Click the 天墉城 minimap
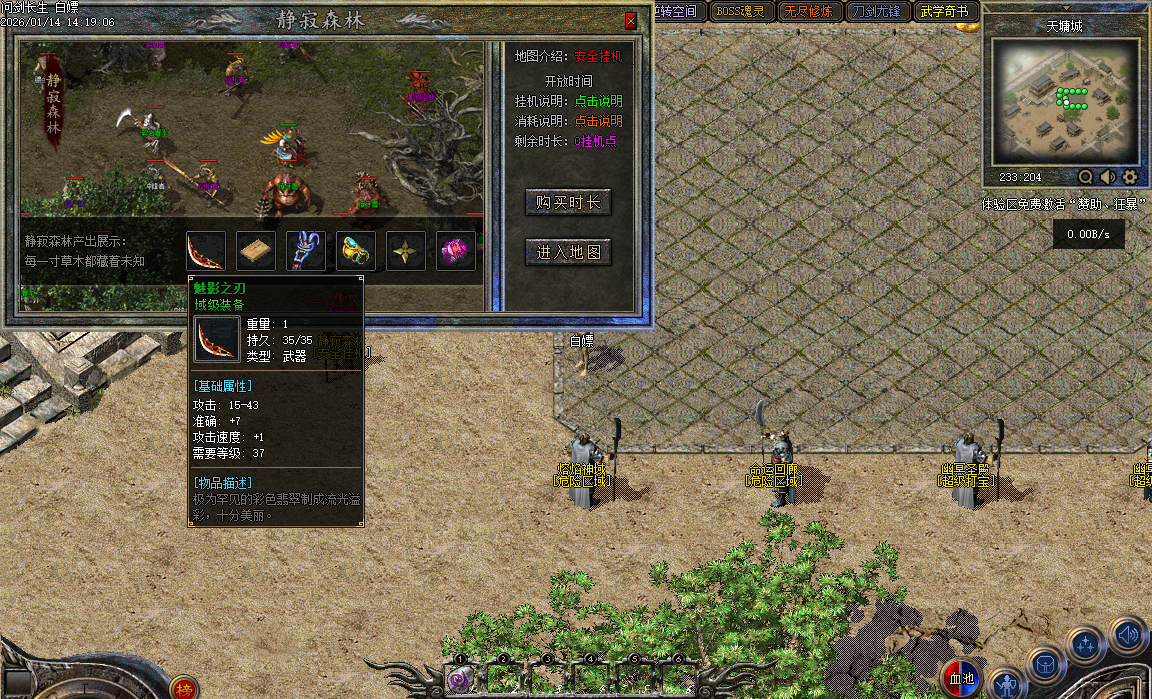This screenshot has height=699, width=1152. tap(1065, 103)
